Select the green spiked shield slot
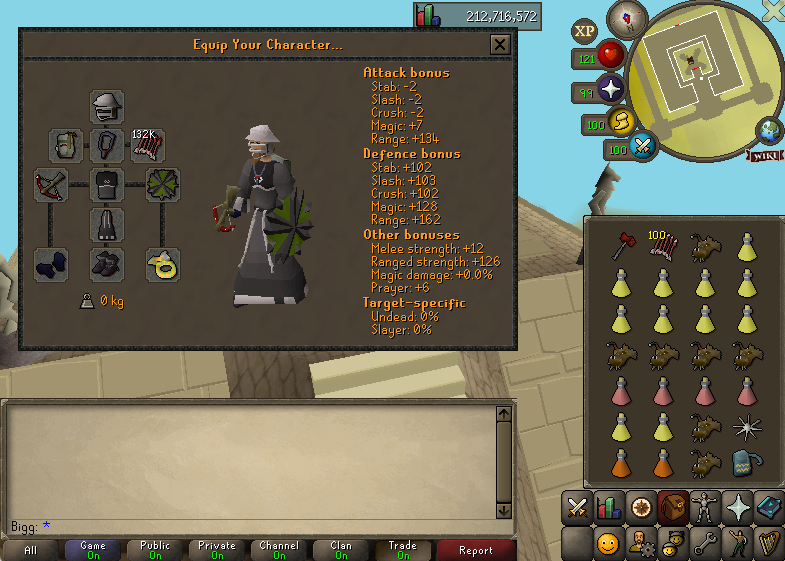This screenshot has width=785, height=561. pos(162,186)
